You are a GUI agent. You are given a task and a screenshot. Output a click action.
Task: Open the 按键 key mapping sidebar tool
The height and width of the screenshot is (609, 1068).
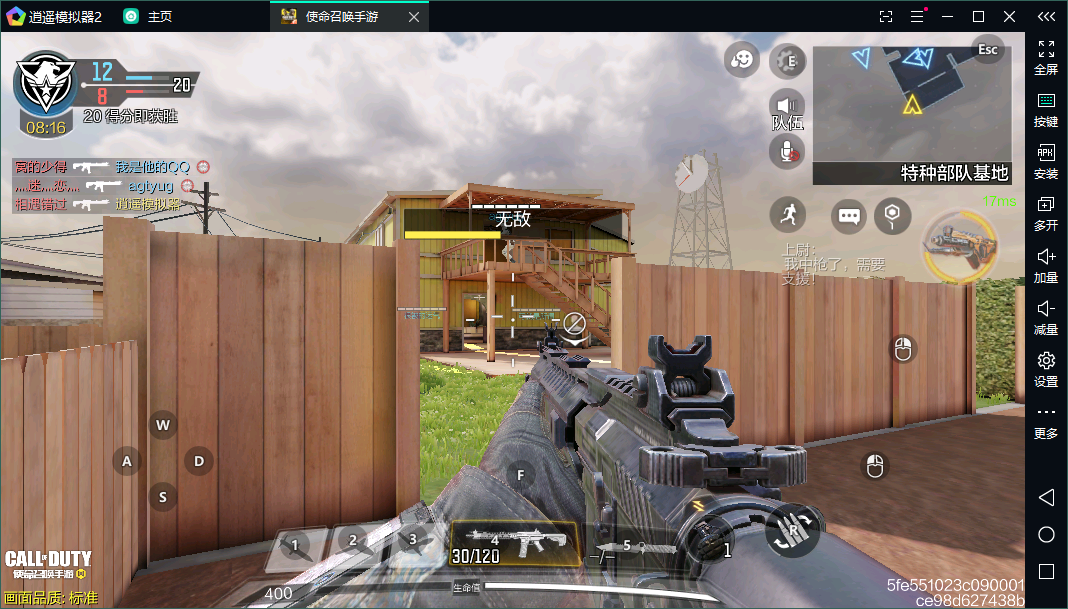point(1046,109)
